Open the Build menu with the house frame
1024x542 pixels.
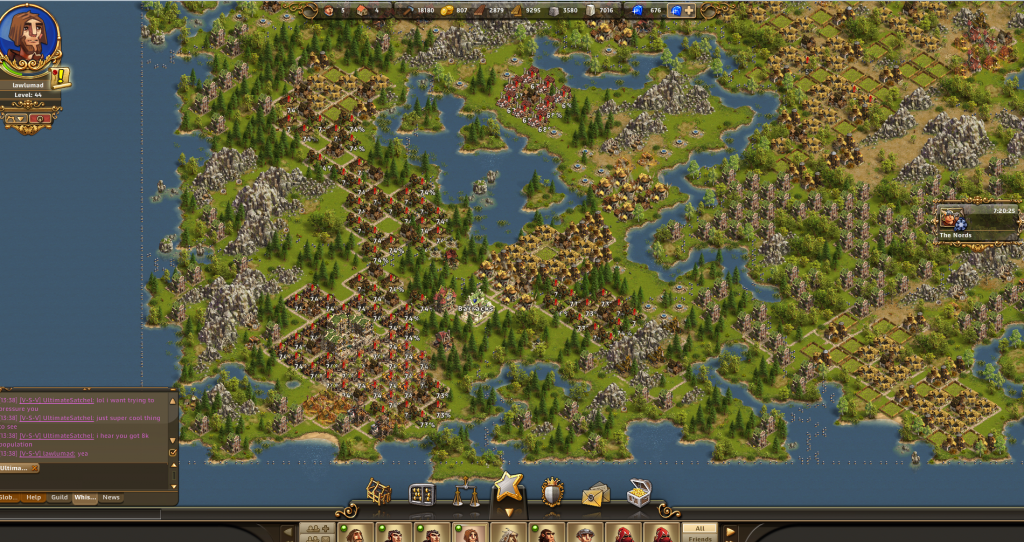point(378,493)
